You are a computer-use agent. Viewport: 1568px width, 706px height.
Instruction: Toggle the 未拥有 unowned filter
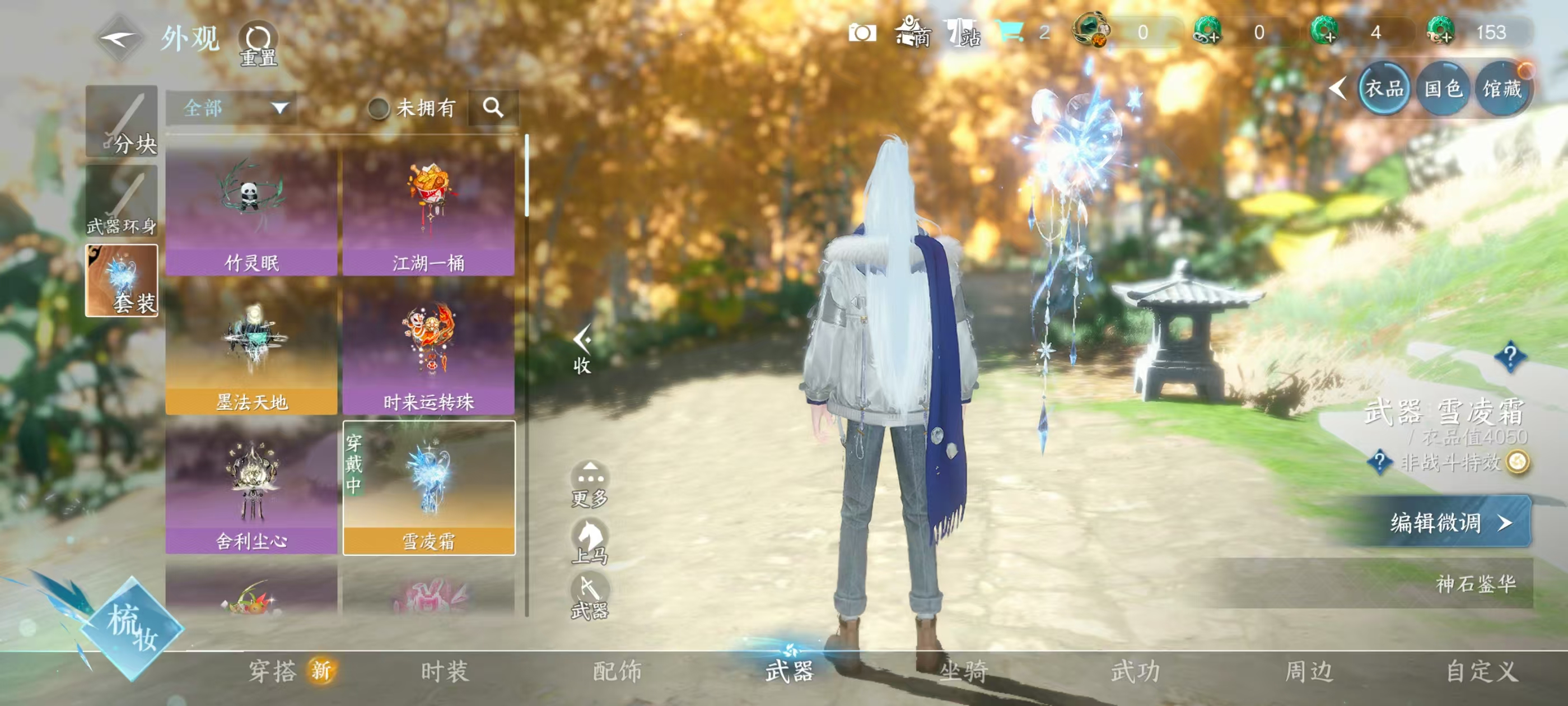tap(379, 109)
